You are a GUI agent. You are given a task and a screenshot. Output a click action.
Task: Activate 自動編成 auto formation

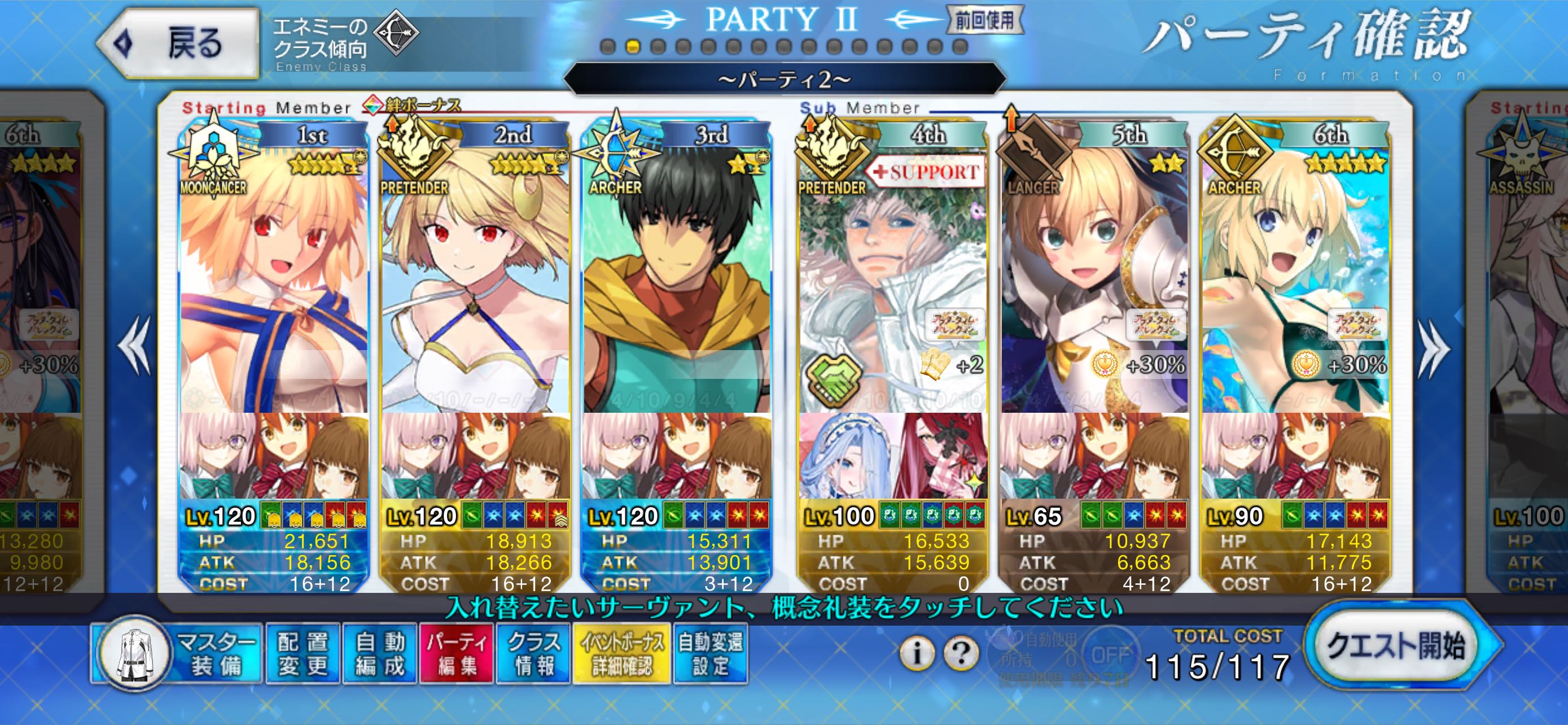(380, 654)
